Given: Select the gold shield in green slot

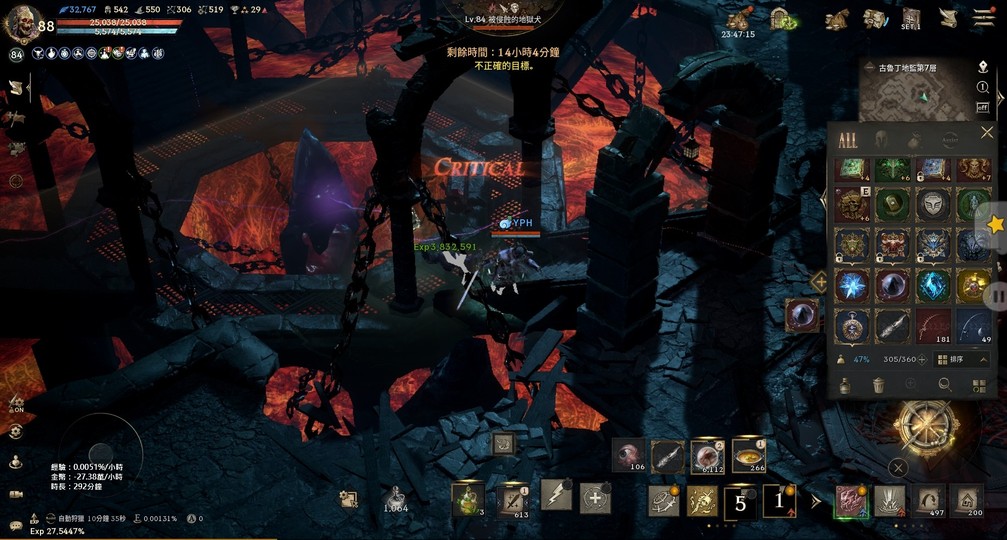Looking at the screenshot, I should point(893,204).
